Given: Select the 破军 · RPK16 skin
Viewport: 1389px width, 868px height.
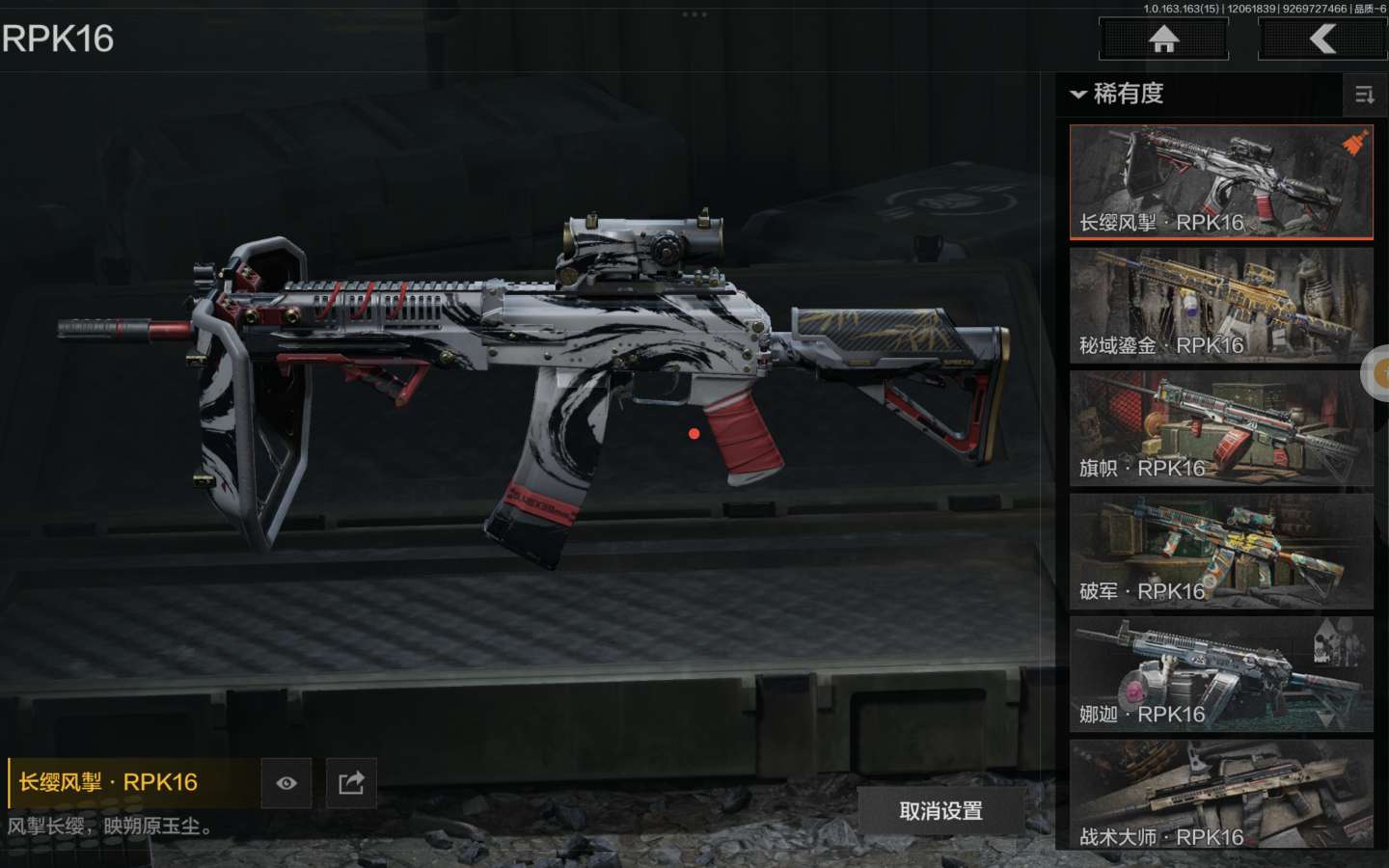Looking at the screenshot, I should click(x=1220, y=551).
